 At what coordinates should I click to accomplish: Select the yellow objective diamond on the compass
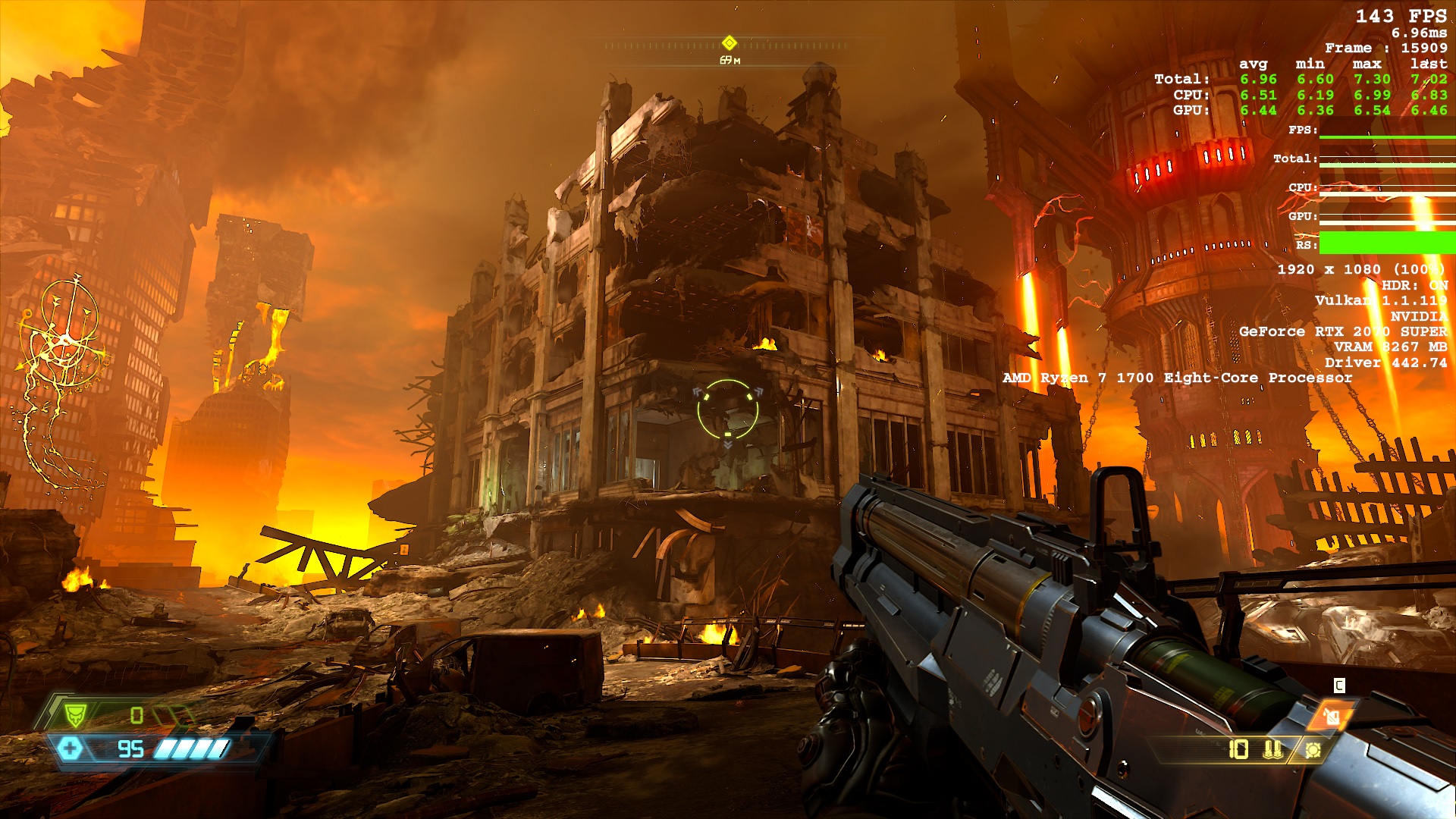point(730,42)
